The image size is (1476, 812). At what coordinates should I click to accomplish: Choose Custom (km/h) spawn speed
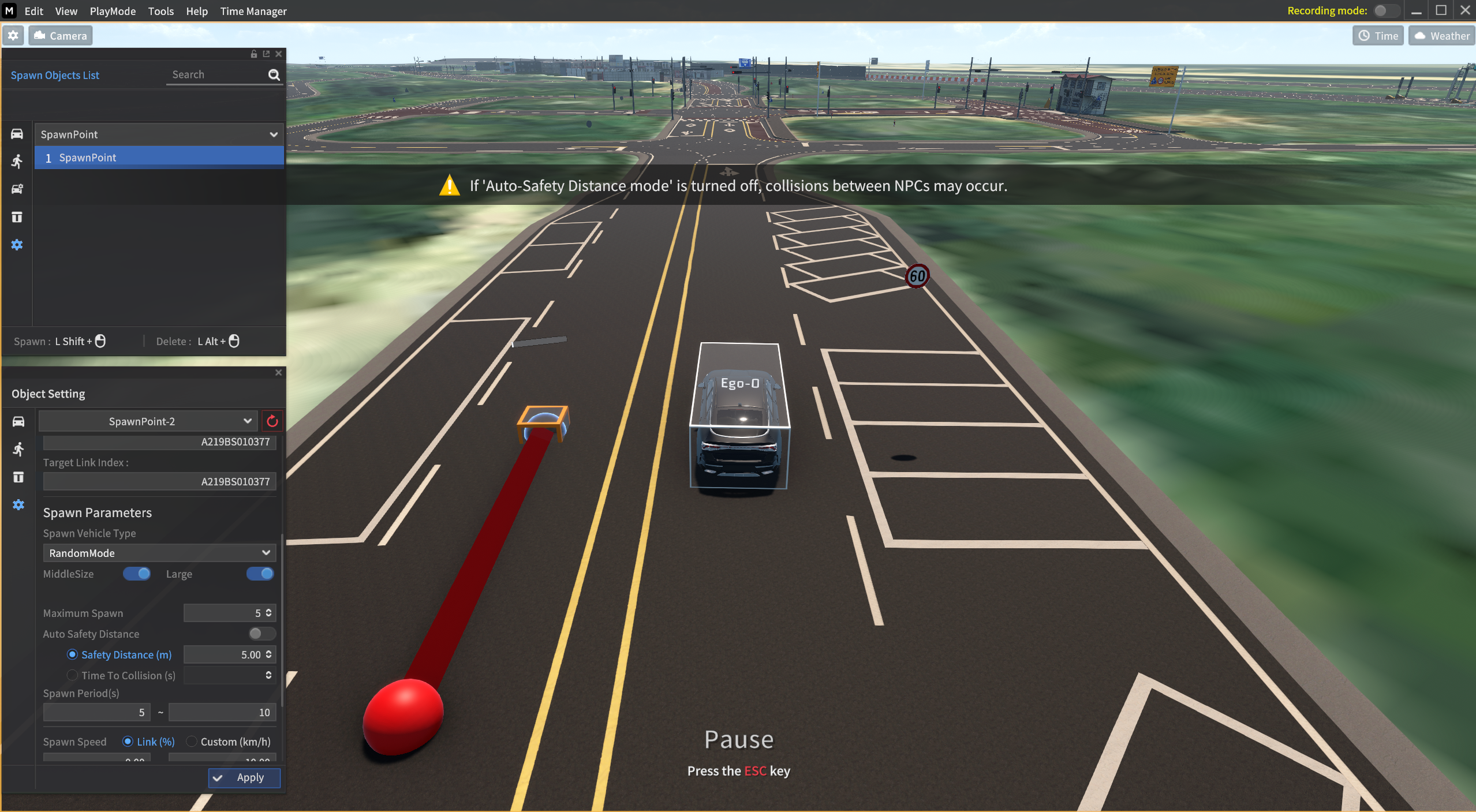(x=192, y=742)
